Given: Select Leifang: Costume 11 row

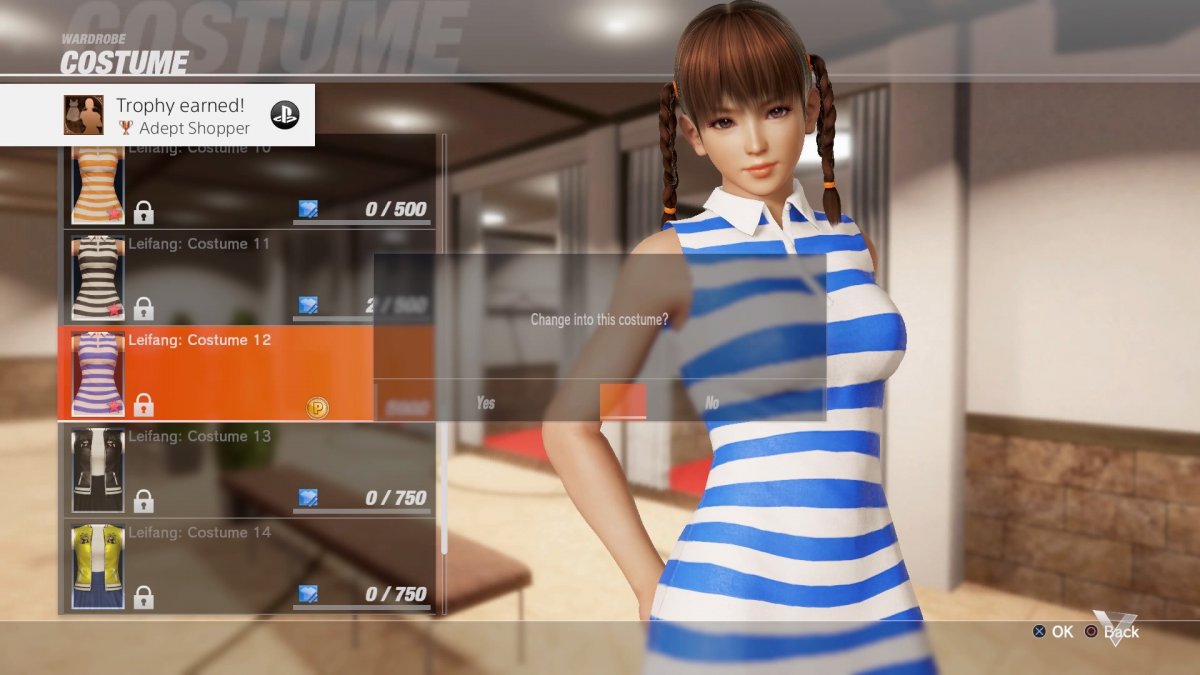Looking at the screenshot, I should tap(250, 277).
